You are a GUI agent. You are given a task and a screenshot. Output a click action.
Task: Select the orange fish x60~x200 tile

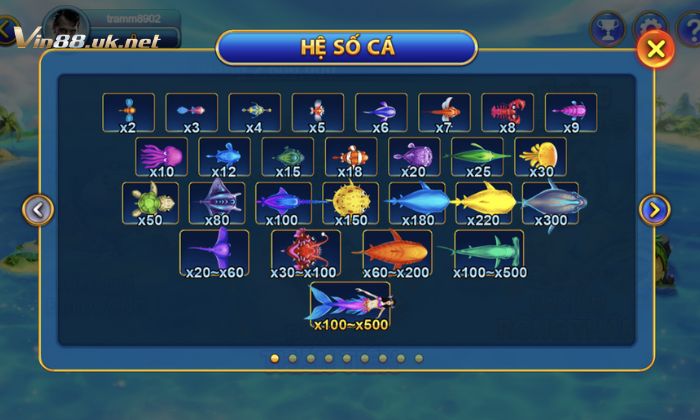(395, 253)
